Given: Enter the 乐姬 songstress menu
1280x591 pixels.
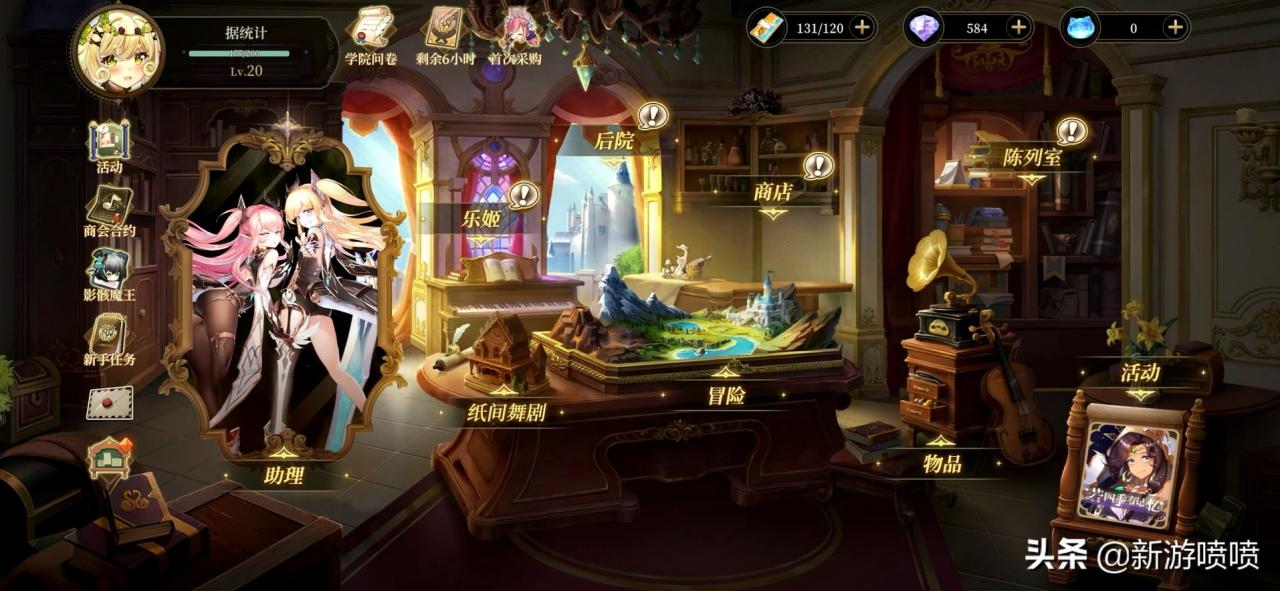Looking at the screenshot, I should pos(481,218).
